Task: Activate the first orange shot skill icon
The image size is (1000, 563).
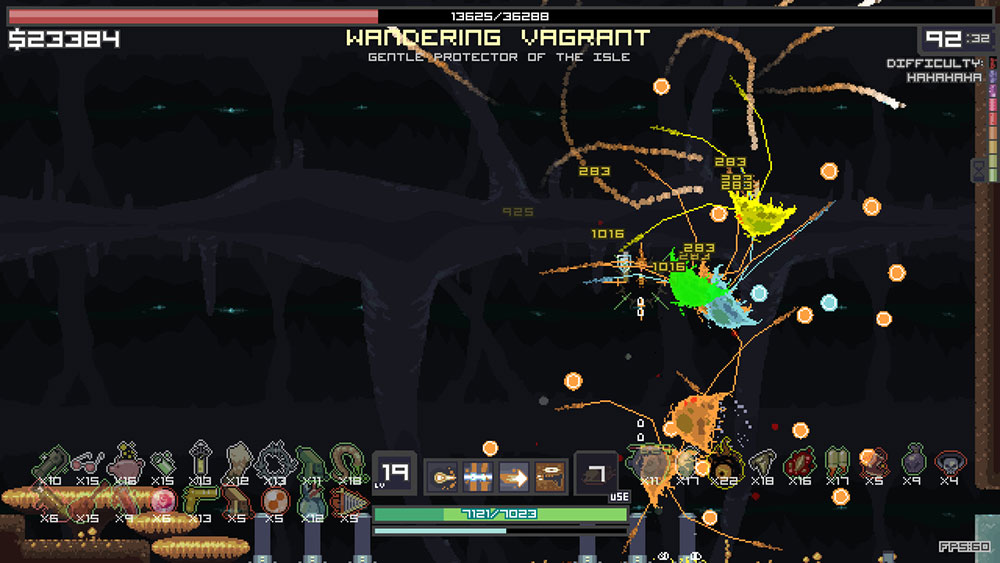Action: tap(443, 476)
